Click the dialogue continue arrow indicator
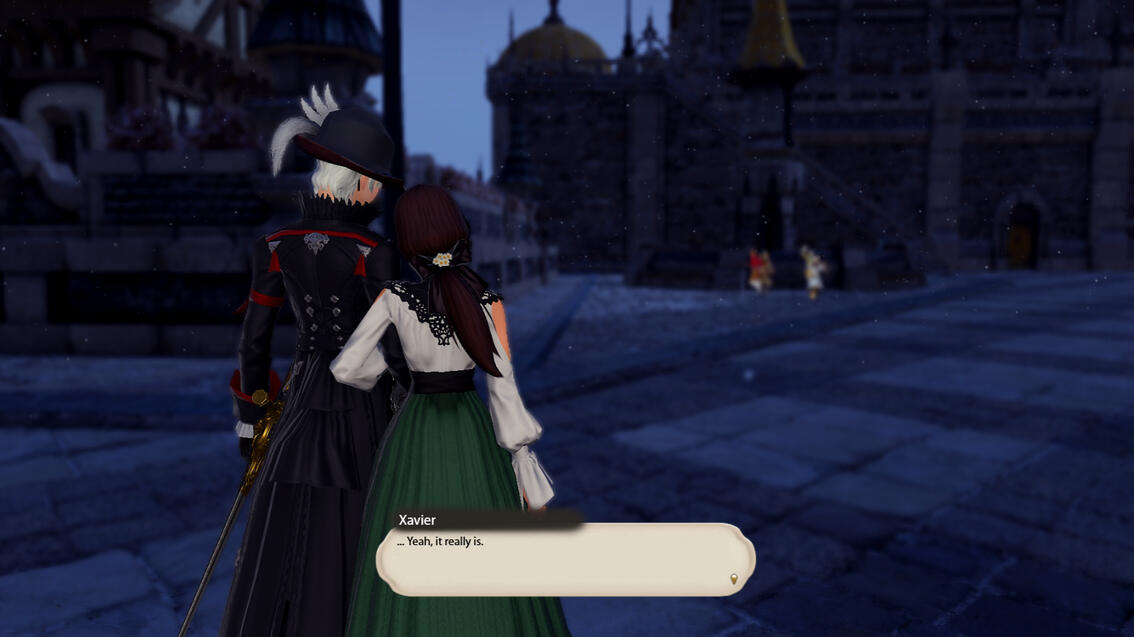This screenshot has width=1134, height=637. click(x=734, y=579)
